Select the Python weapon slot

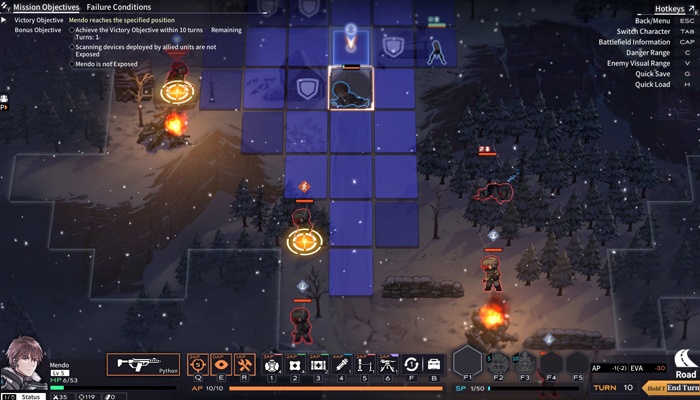click(143, 365)
